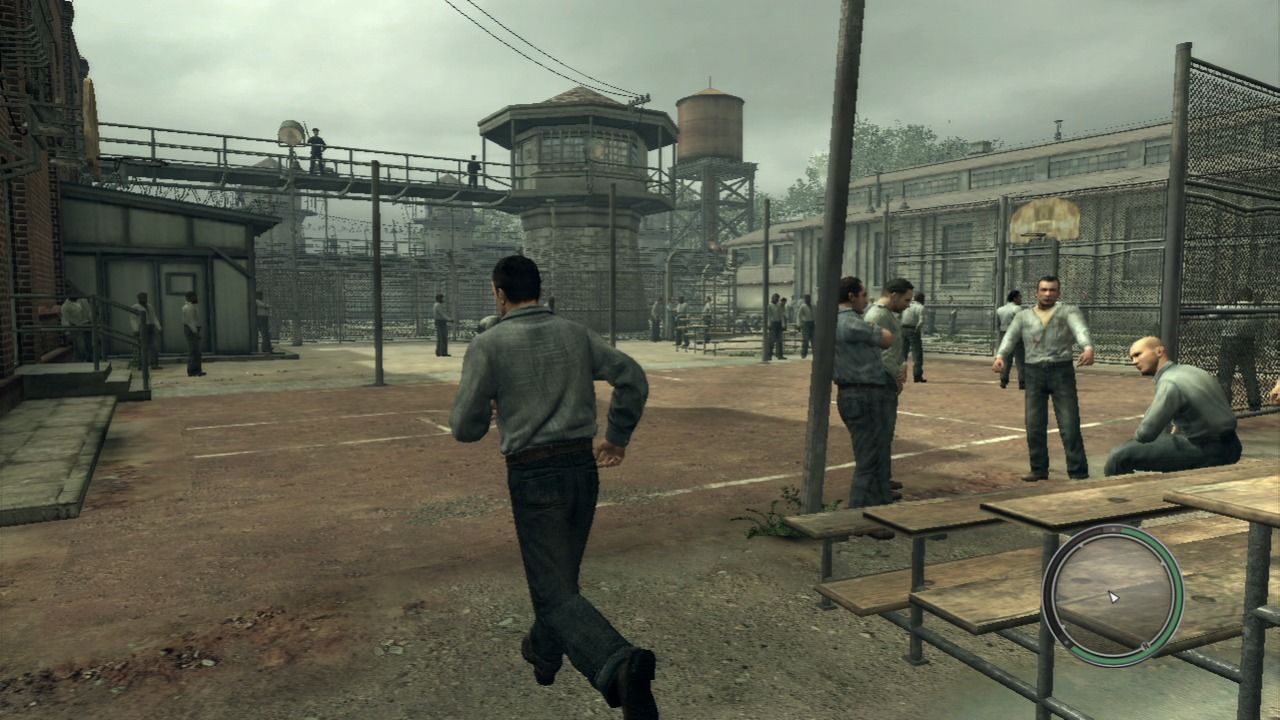This screenshot has width=1280, height=720.
Task: Click the searchlight on the catwalk
Action: click(x=291, y=133)
